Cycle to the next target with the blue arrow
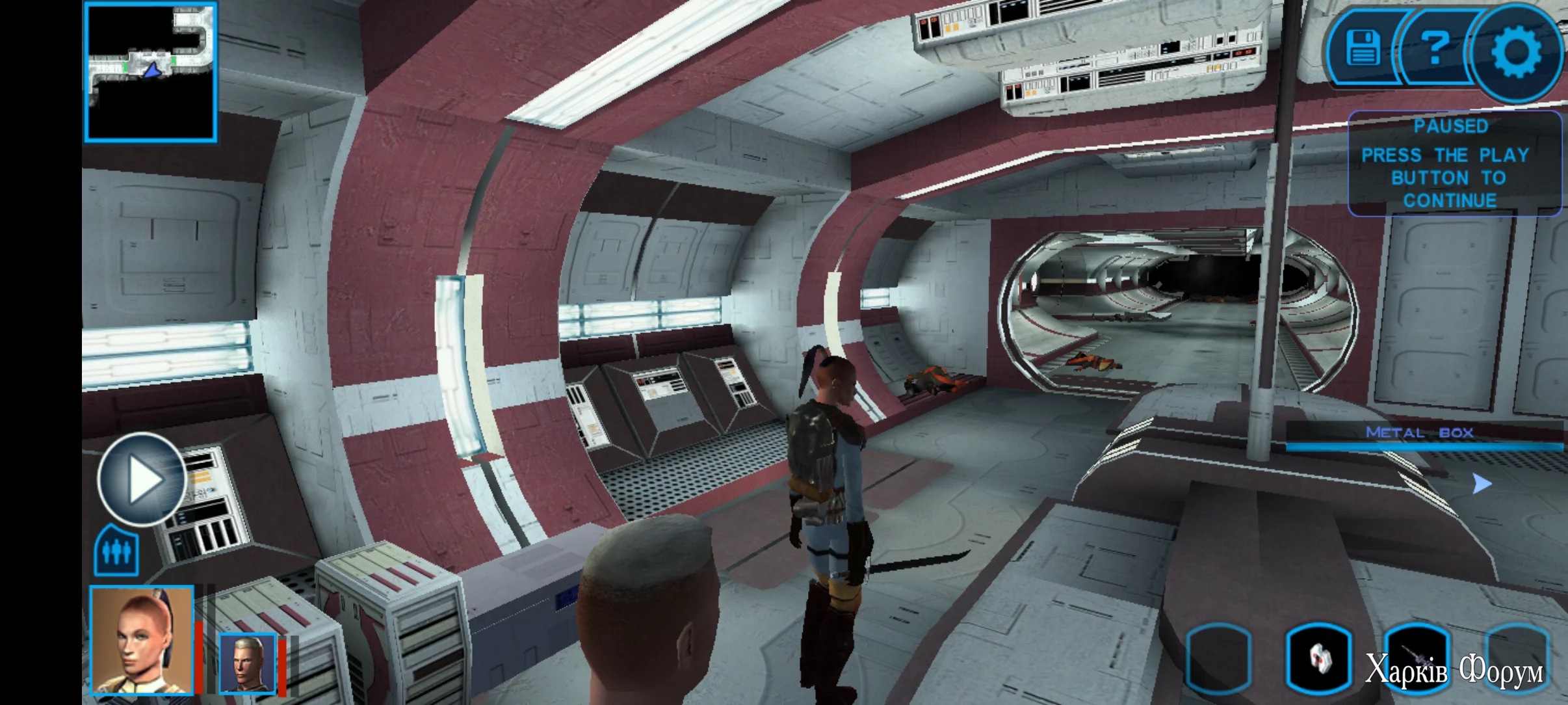The image size is (1568, 705). click(1481, 484)
